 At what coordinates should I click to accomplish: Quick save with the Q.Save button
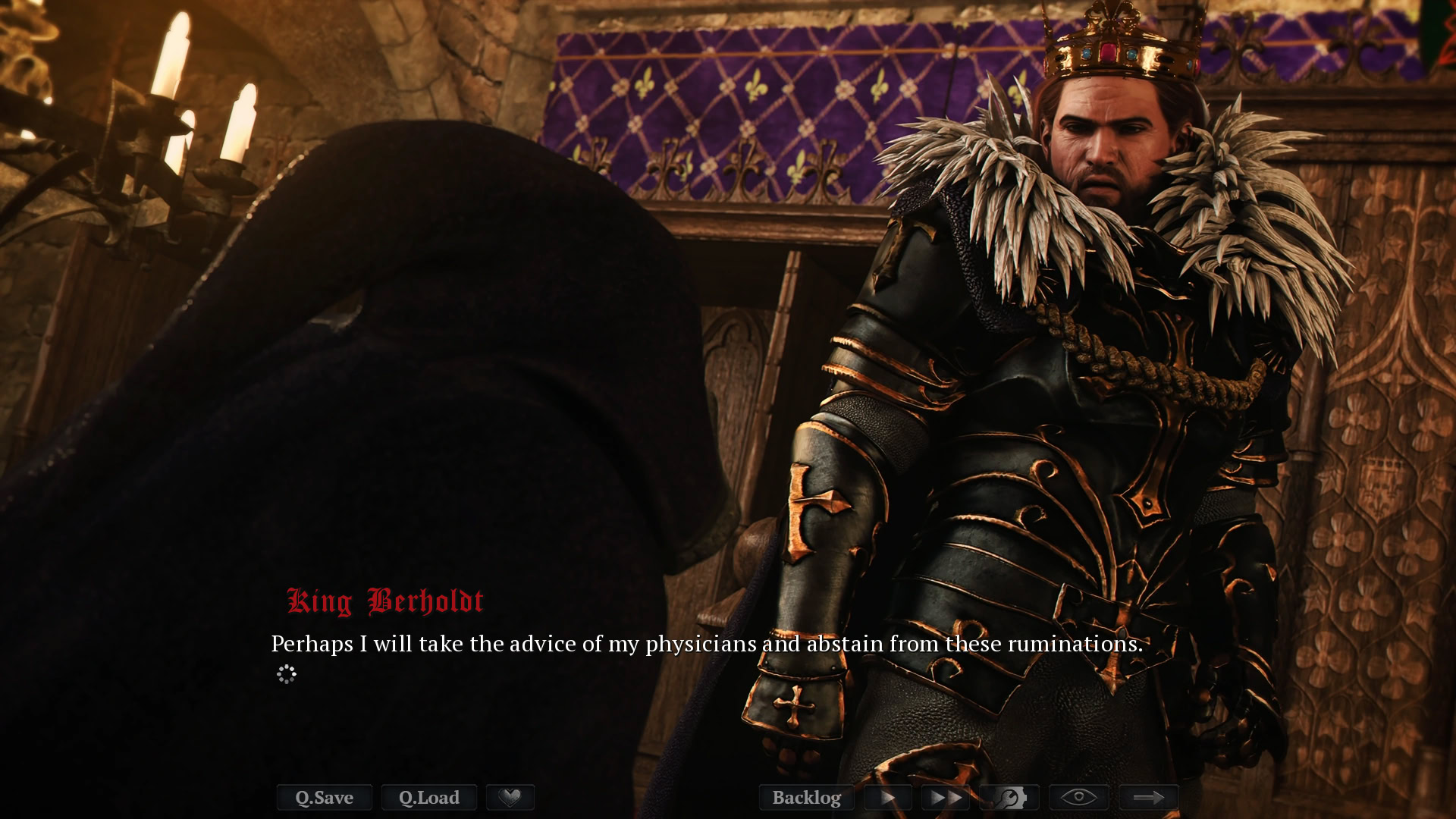[x=324, y=797]
